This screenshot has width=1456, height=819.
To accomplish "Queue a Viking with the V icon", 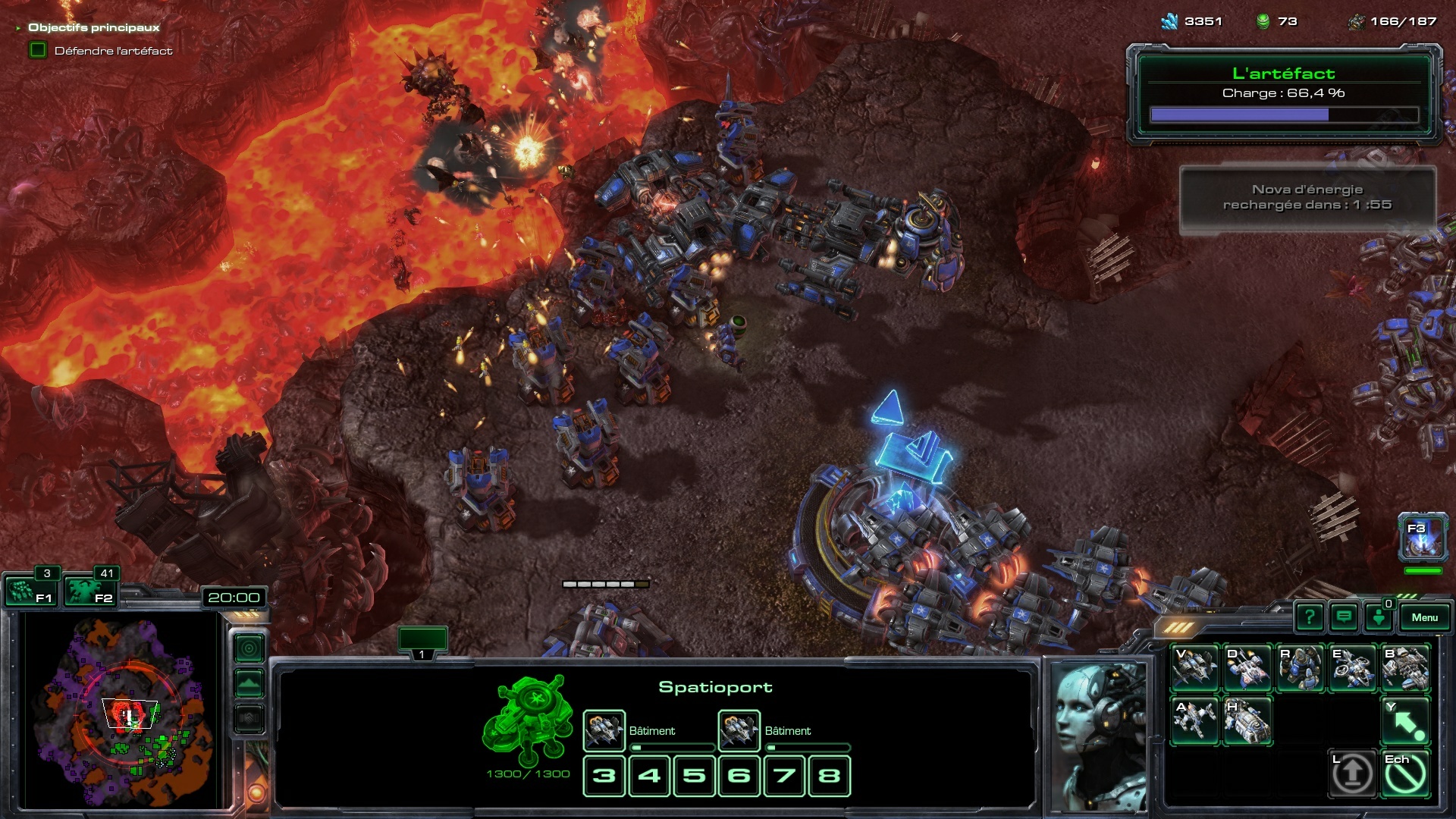I will [1195, 668].
